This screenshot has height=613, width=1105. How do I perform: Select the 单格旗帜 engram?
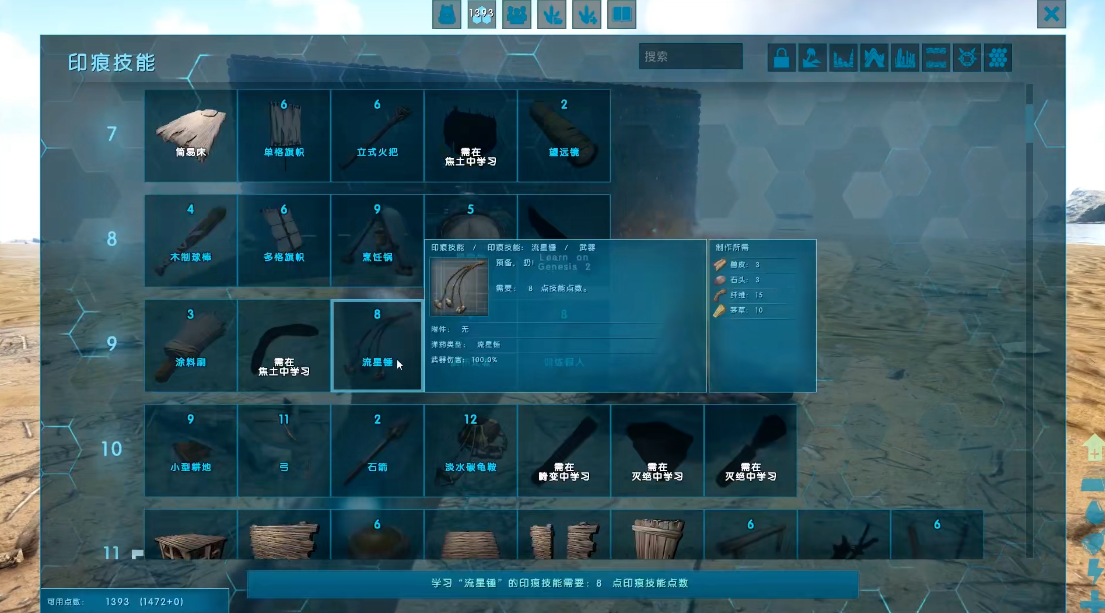point(284,135)
